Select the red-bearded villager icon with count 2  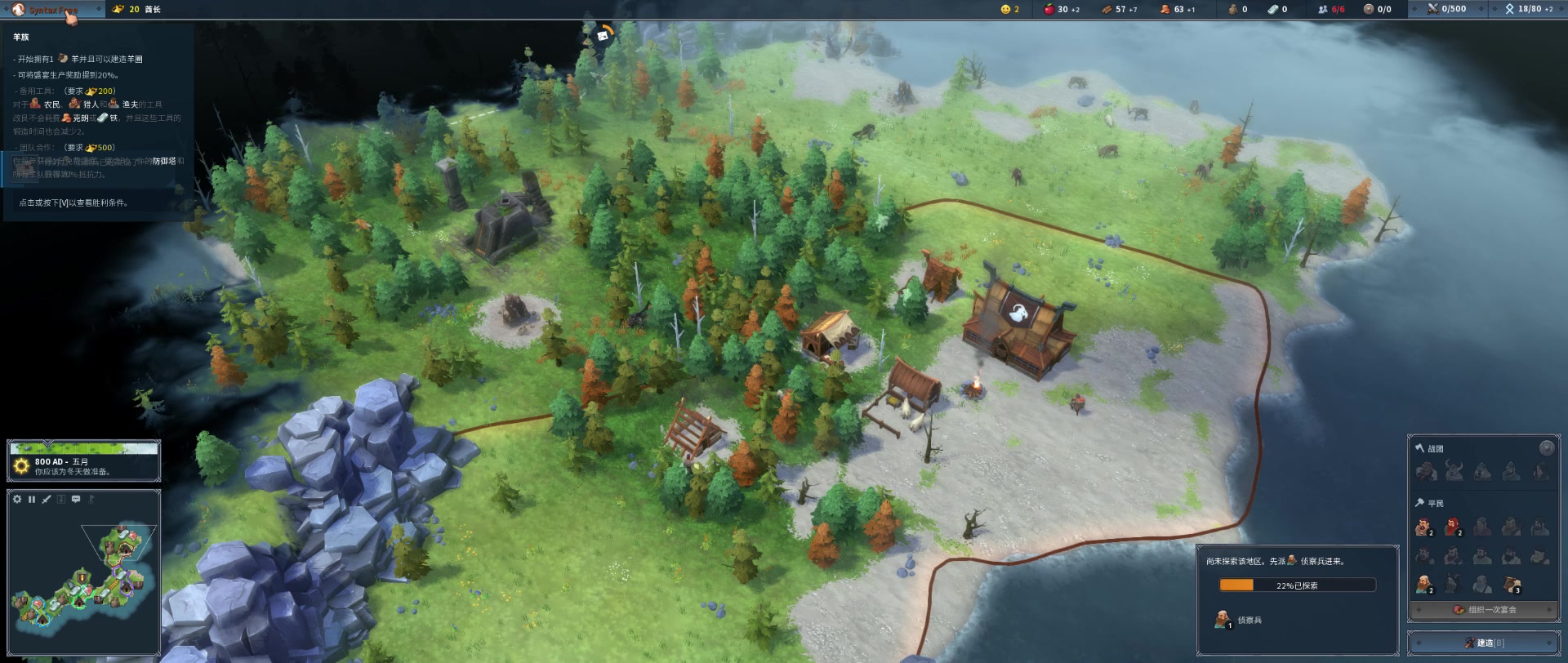[x=1452, y=527]
